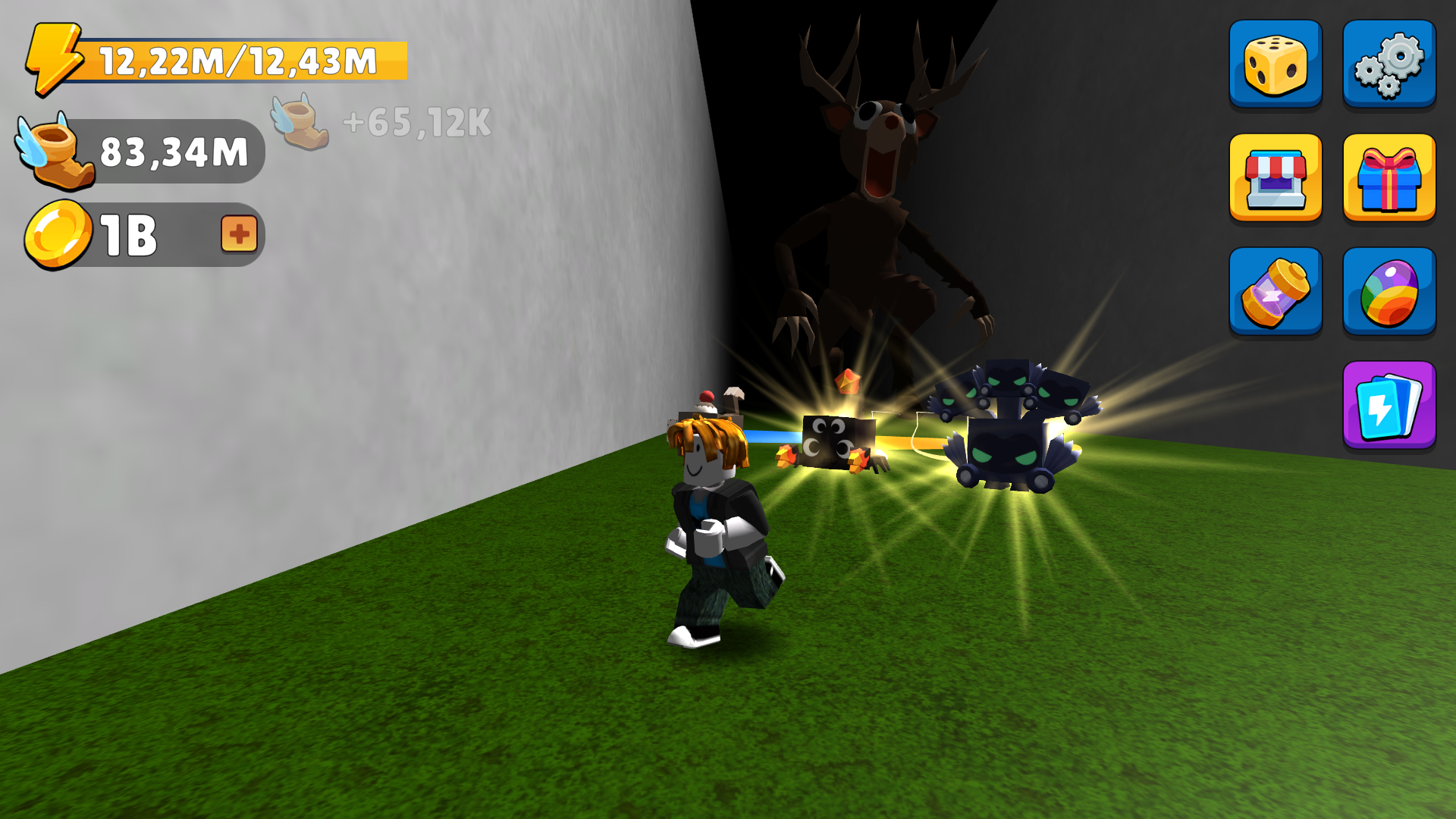1456x819 pixels.
Task: Open the gift box rewards
Action: click(1389, 177)
